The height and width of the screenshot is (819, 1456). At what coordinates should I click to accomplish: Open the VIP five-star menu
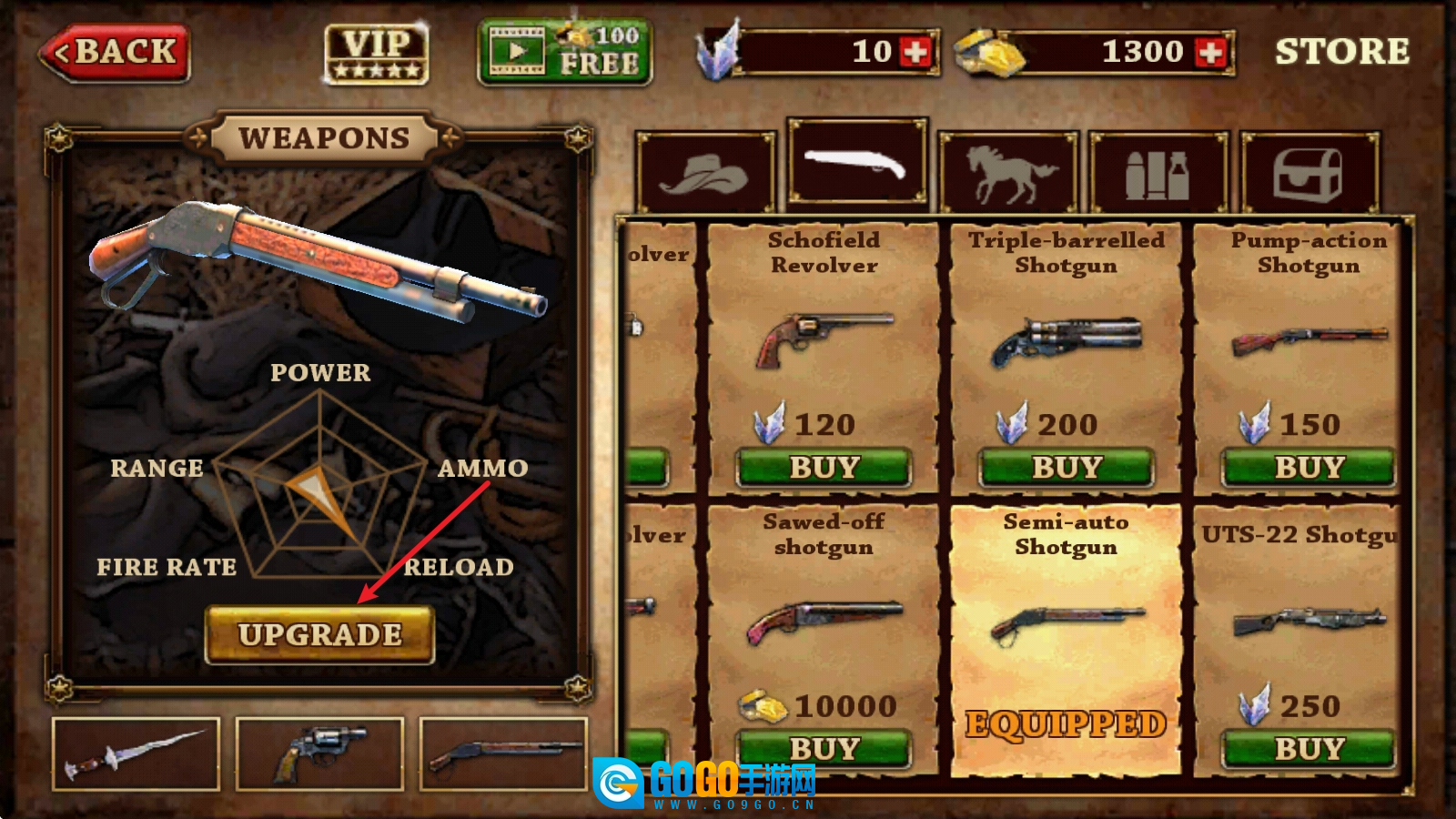point(377,54)
